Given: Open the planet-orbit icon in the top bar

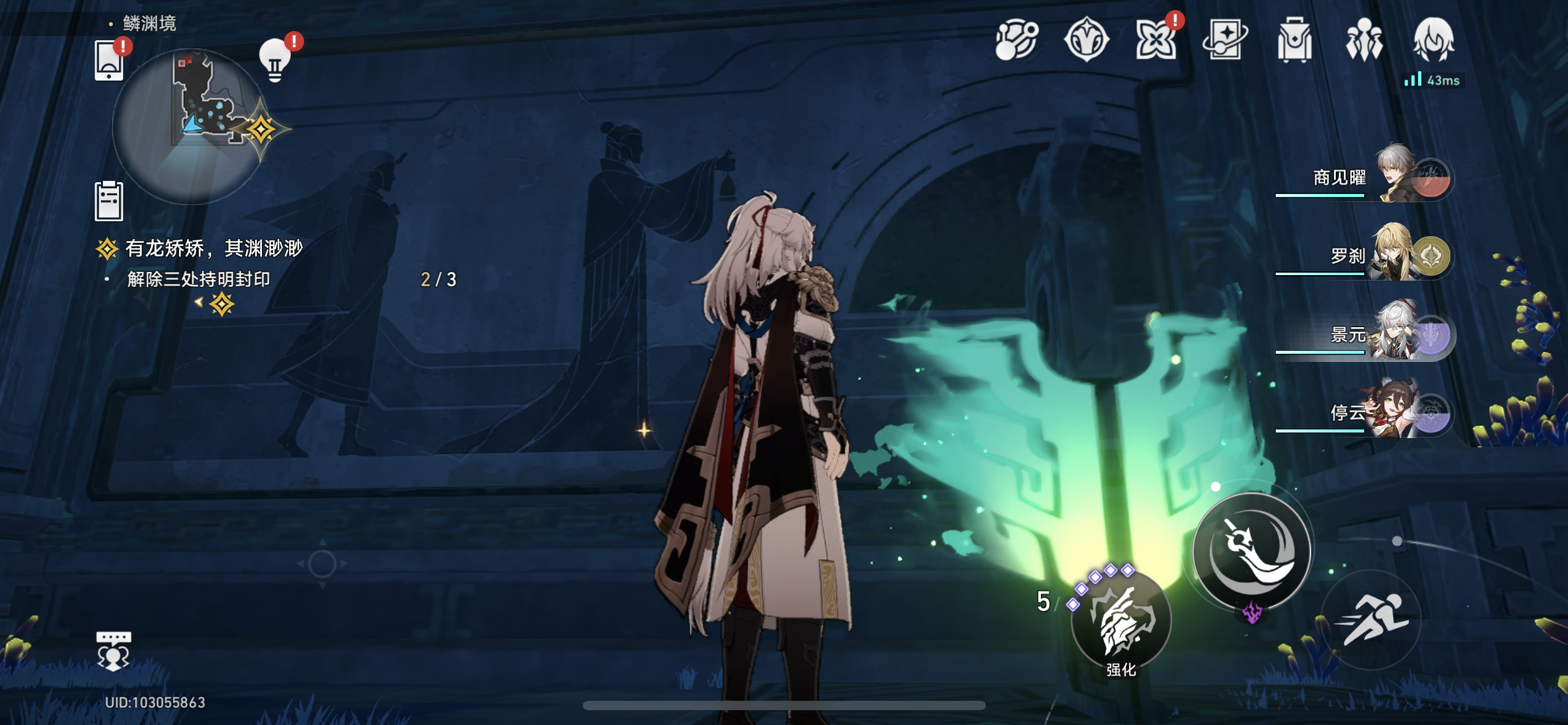Looking at the screenshot, I should [x=1016, y=40].
